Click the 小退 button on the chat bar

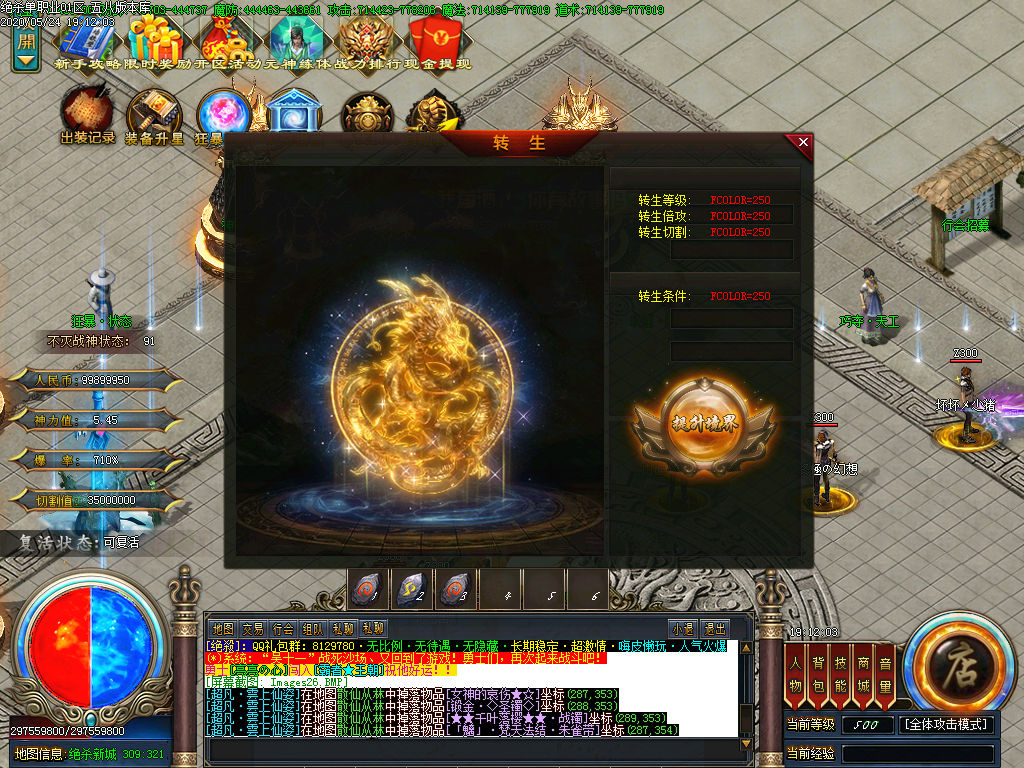pyautogui.click(x=683, y=629)
